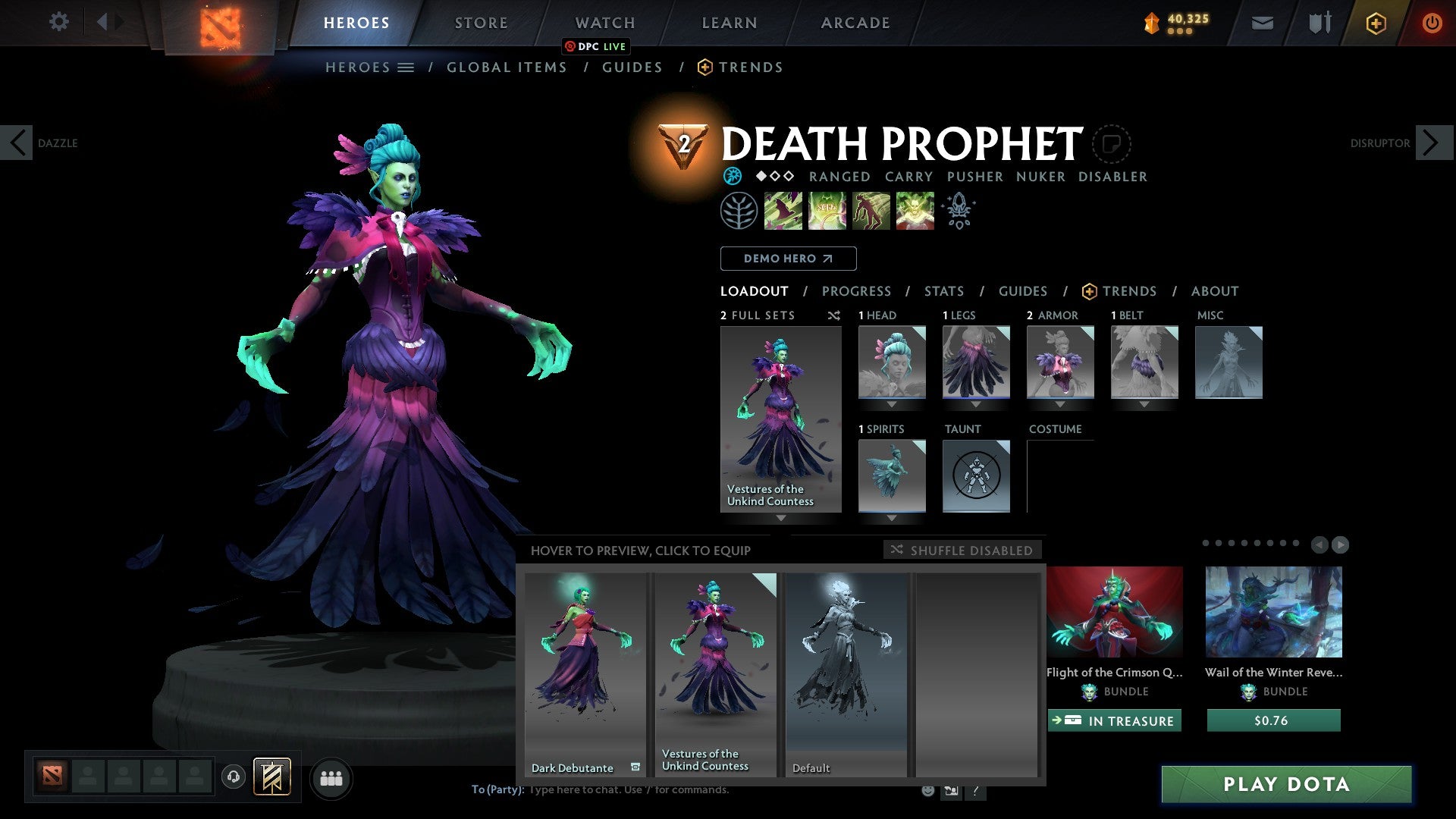Open the Dota 2 main menu logo icon
Screen dimensions: 1456x819
tap(220, 23)
